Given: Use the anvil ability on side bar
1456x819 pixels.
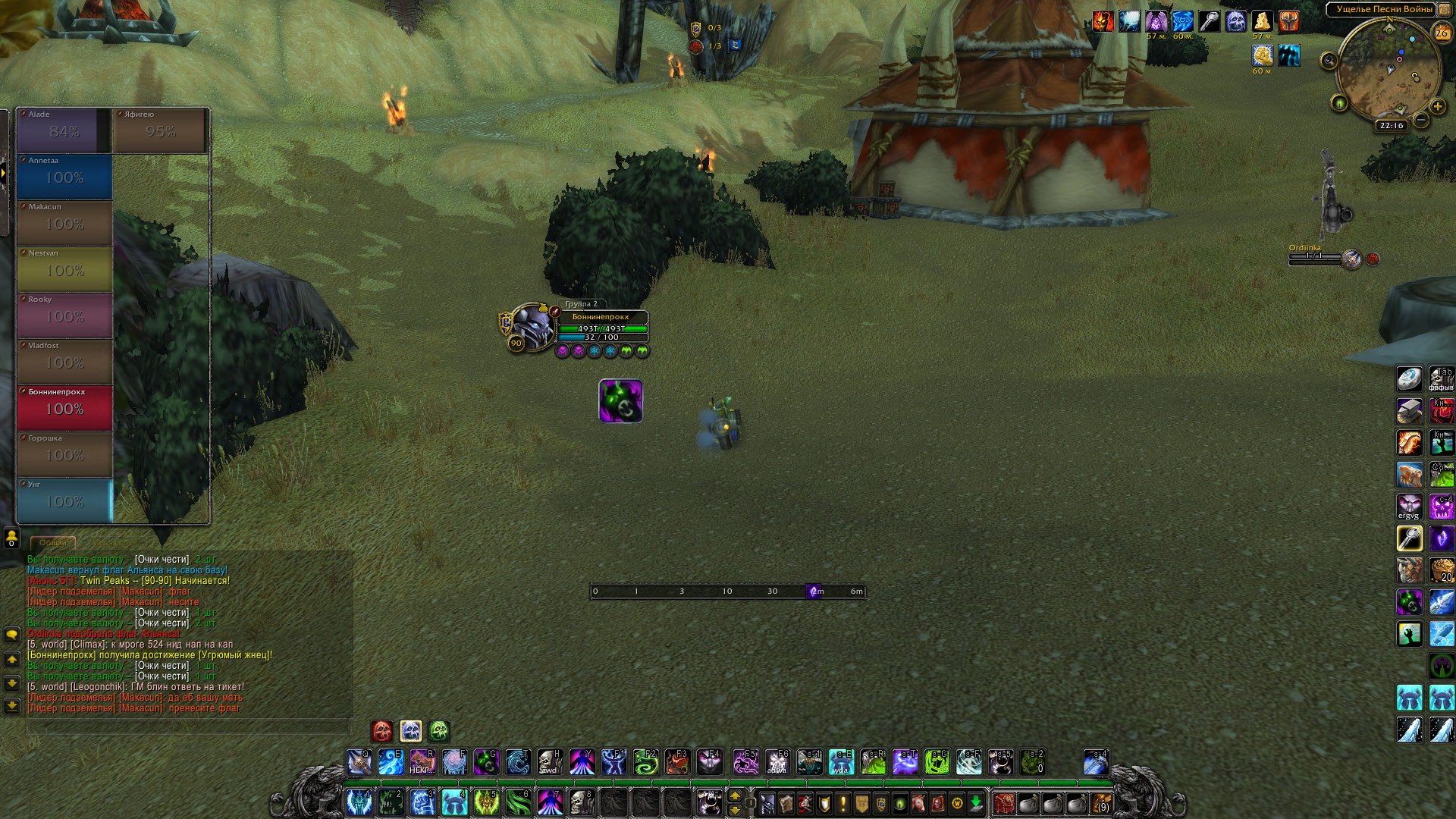Looking at the screenshot, I should (1410, 411).
